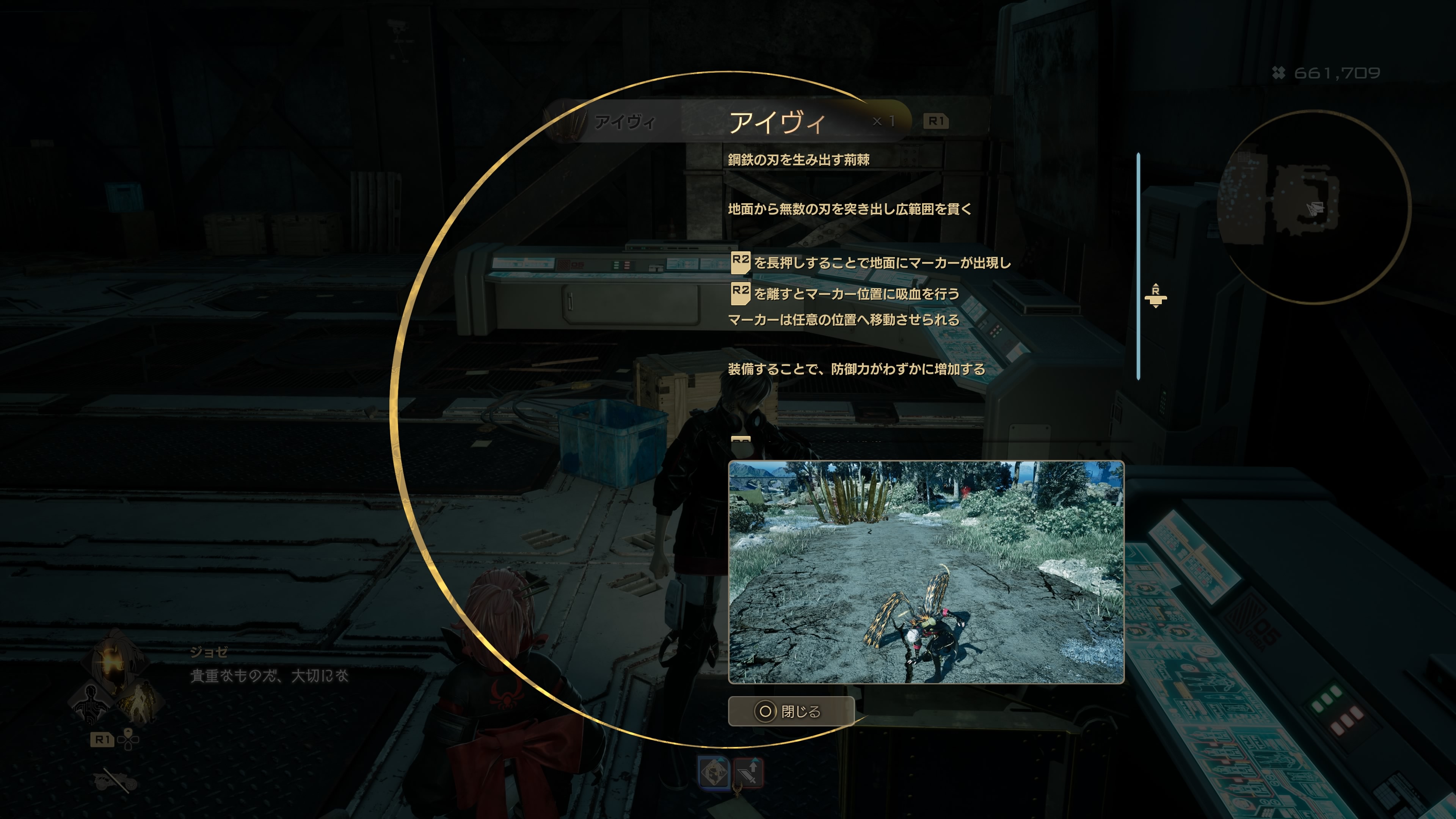Click the description panel scrollbar
Viewport: 1456px width, 819px height.
tap(1138, 266)
